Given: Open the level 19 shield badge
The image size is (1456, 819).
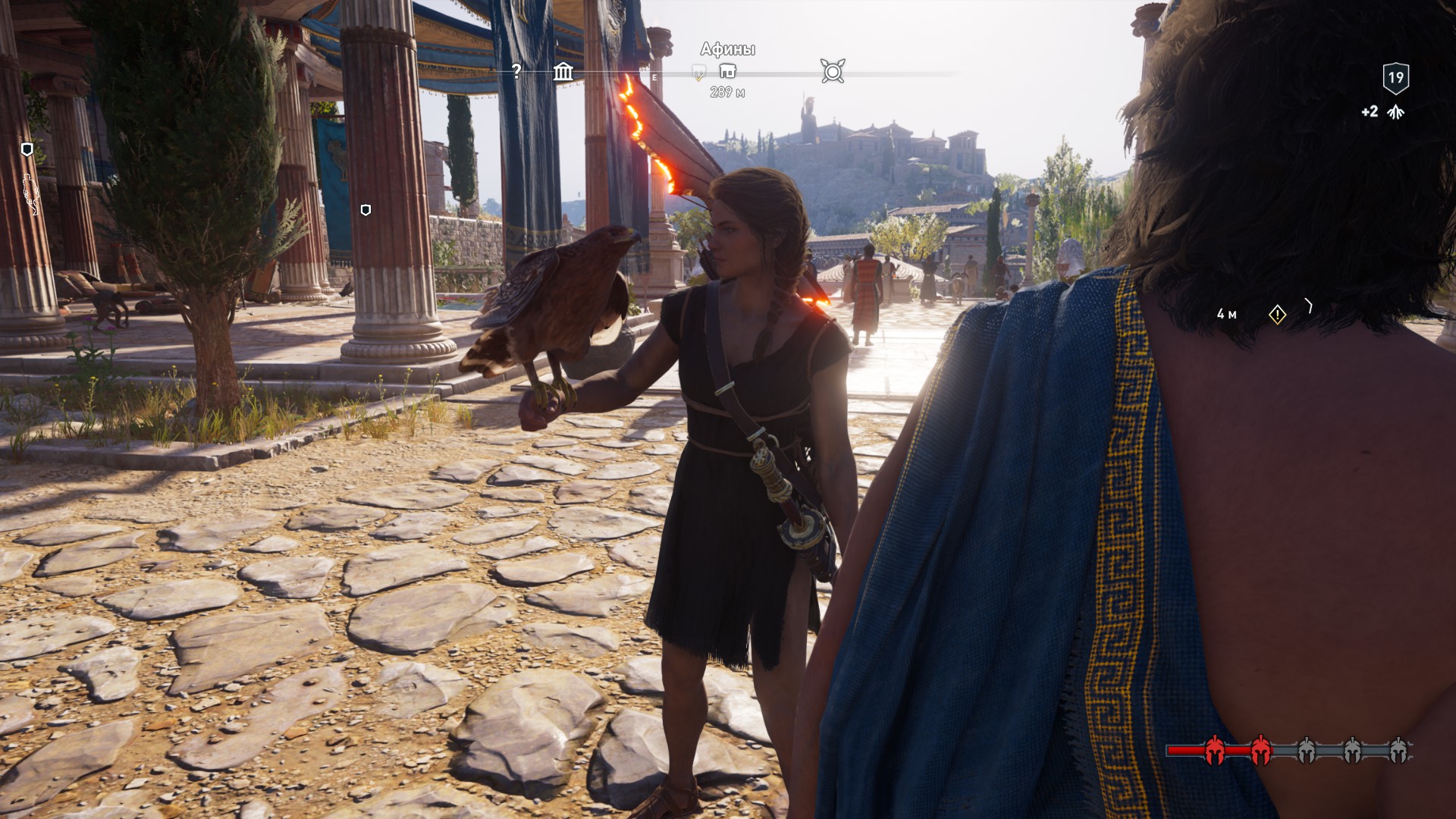Looking at the screenshot, I should click(1395, 77).
